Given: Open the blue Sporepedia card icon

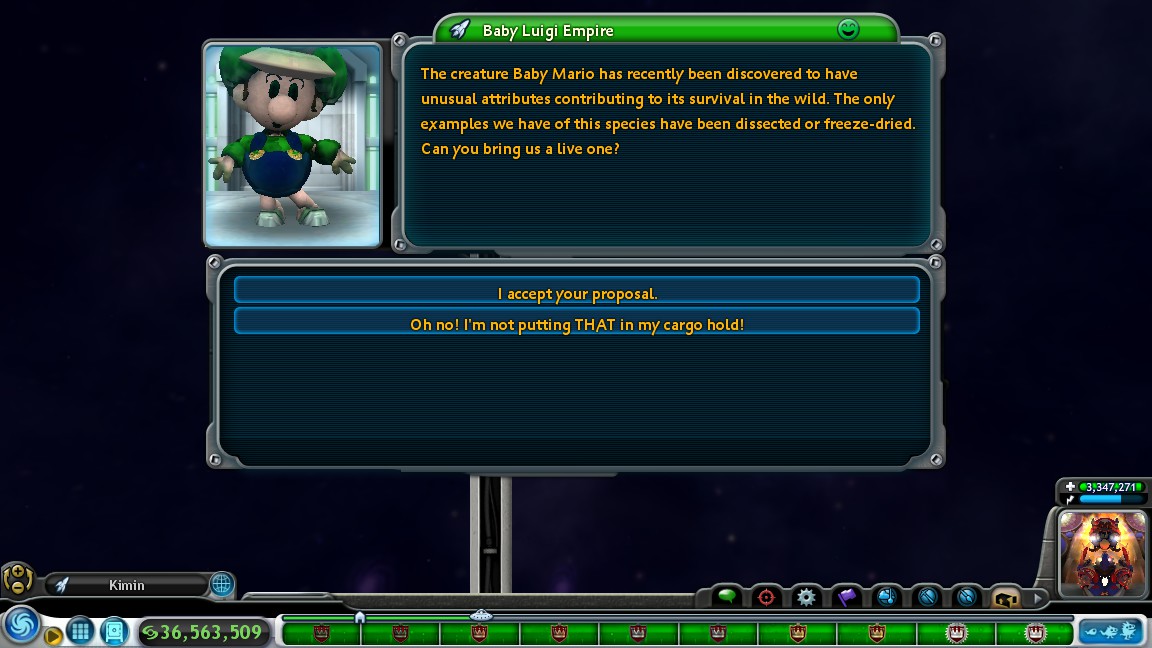Looking at the screenshot, I should (x=115, y=631).
